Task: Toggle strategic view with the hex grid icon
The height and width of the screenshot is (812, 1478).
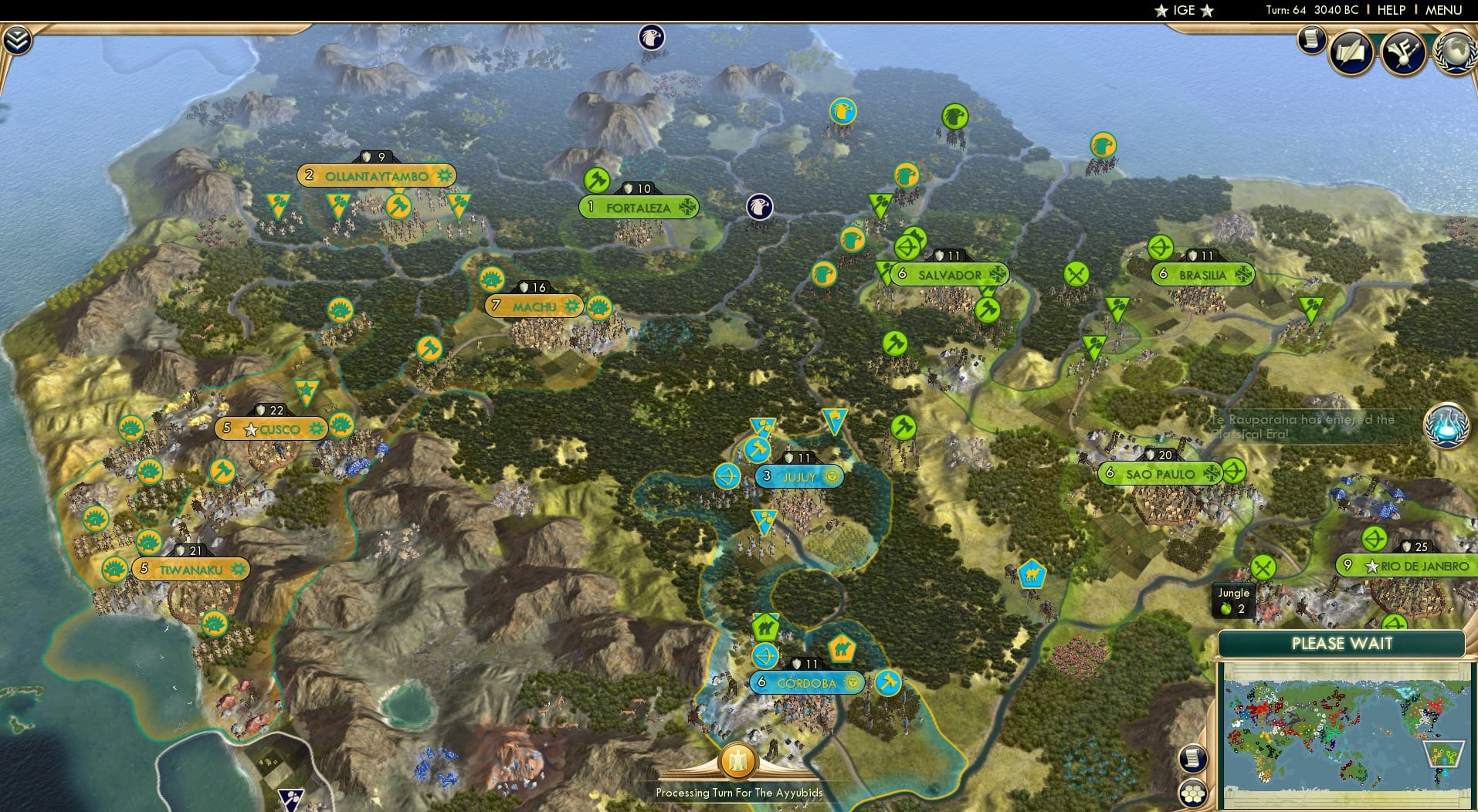Action: click(x=1194, y=793)
